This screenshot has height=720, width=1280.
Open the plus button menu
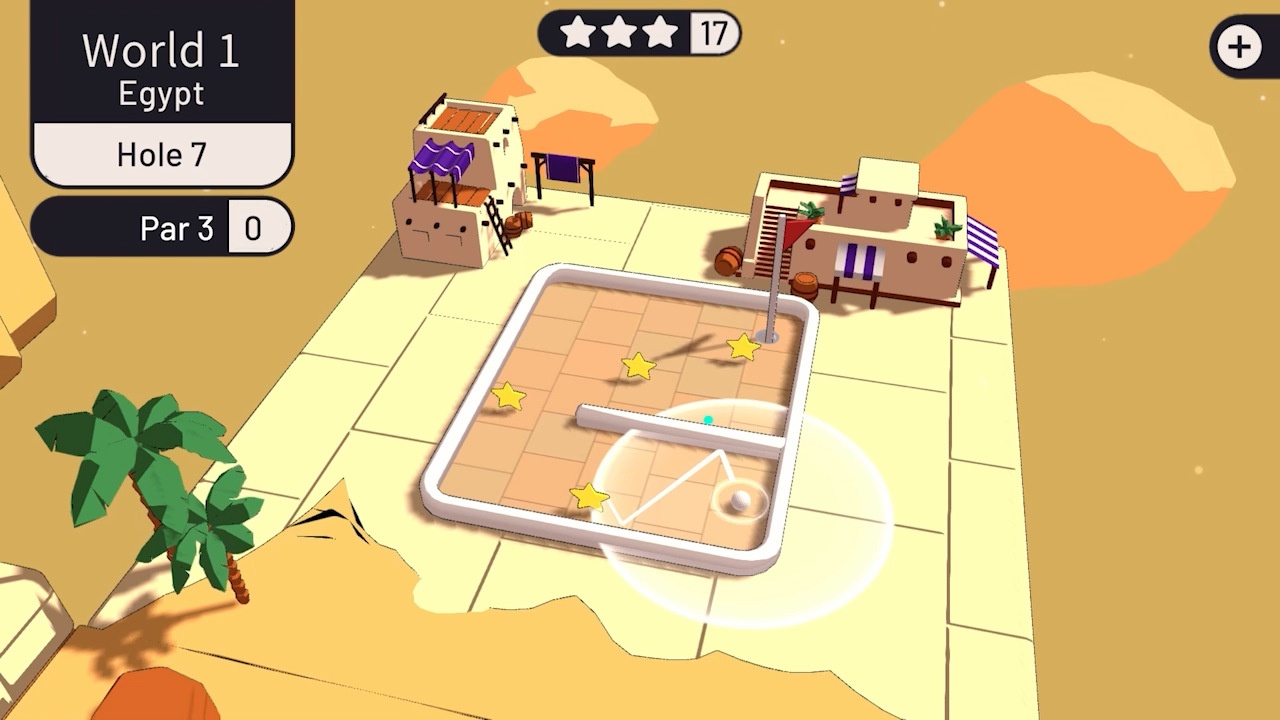pyautogui.click(x=1240, y=47)
